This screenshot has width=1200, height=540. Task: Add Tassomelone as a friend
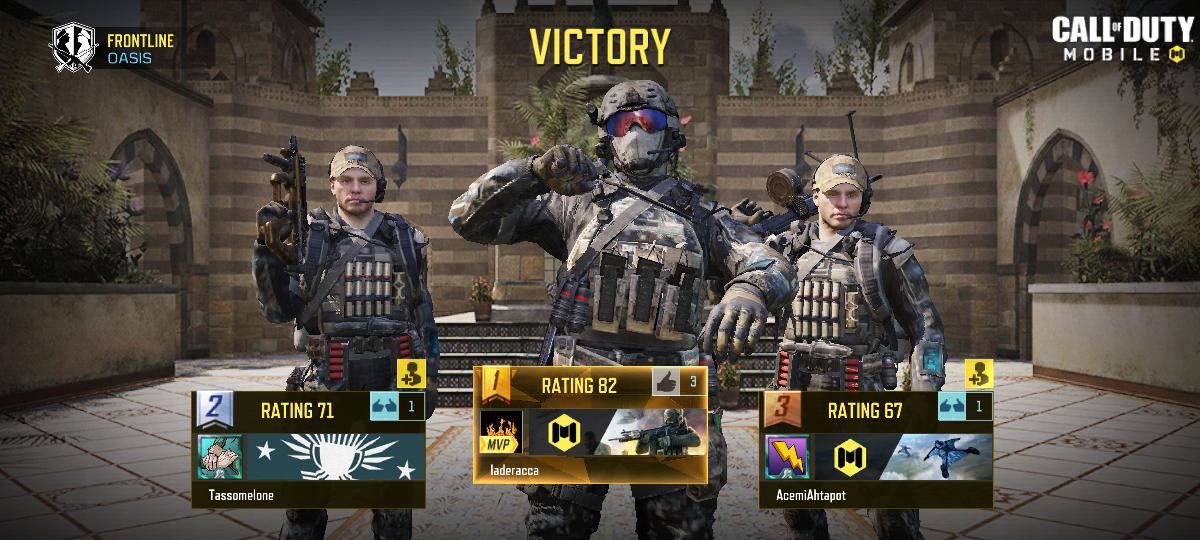point(411,374)
